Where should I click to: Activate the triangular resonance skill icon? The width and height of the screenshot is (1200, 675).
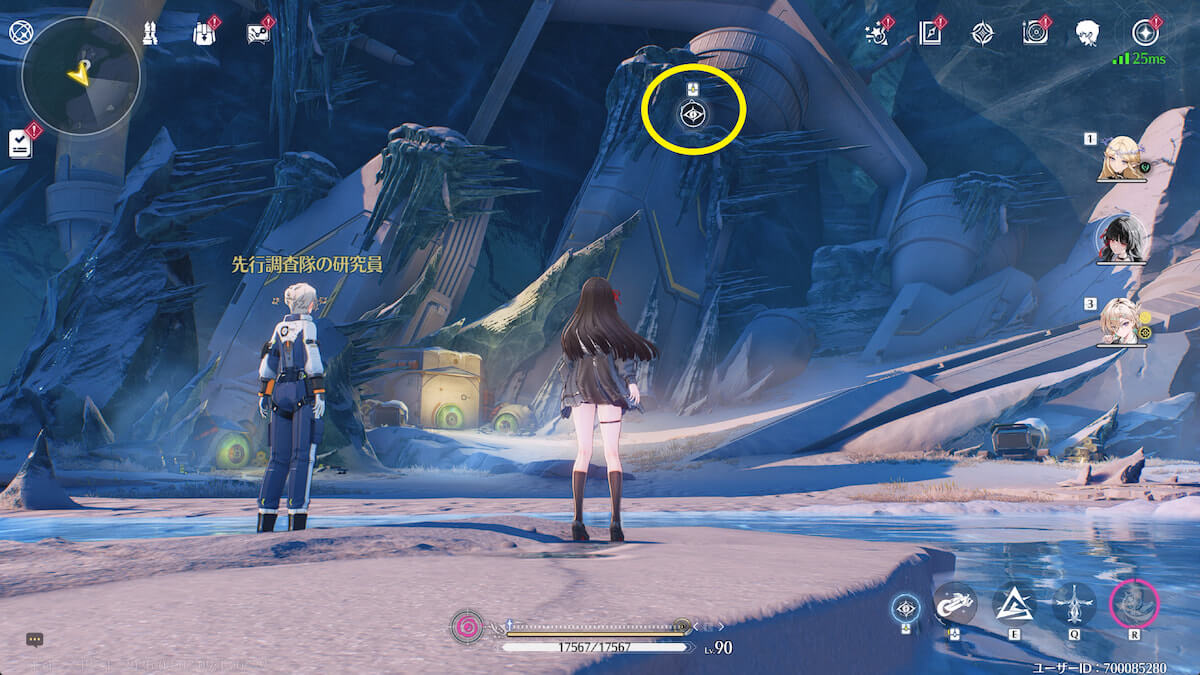[x=1013, y=604]
